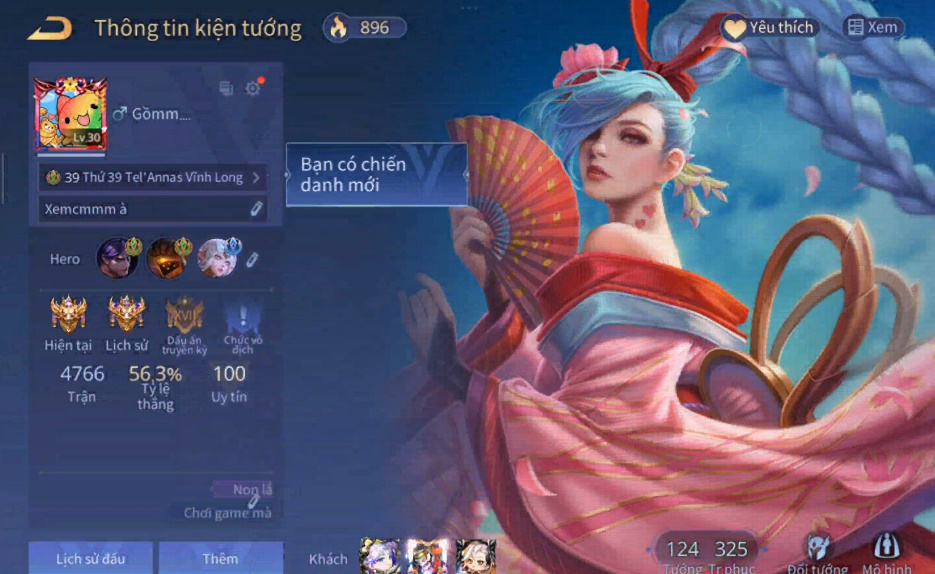Go back with the return arrow
Screen dimensions: 935x574
tap(49, 28)
